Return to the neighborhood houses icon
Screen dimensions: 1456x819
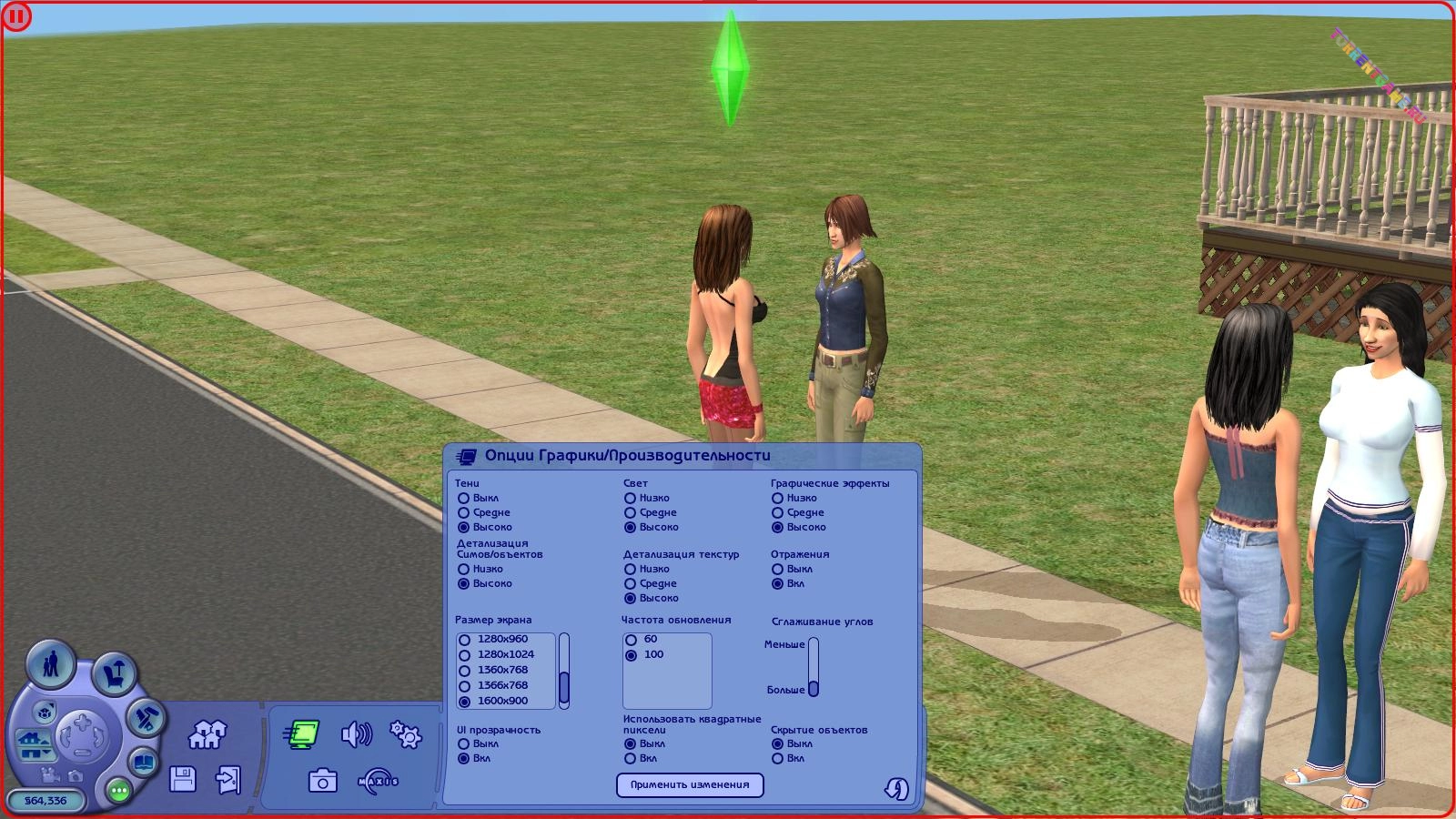coord(207,733)
